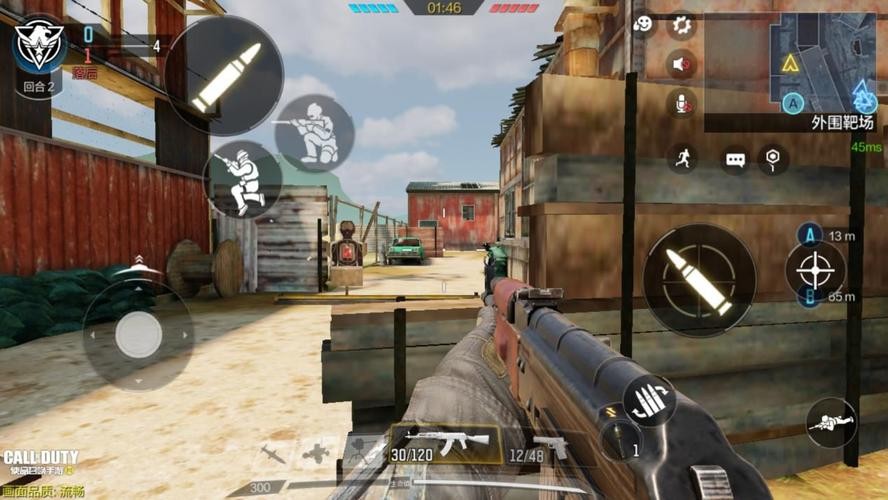The height and width of the screenshot is (500, 888).
Task: Tap the running man sprint icon
Action: [x=683, y=158]
